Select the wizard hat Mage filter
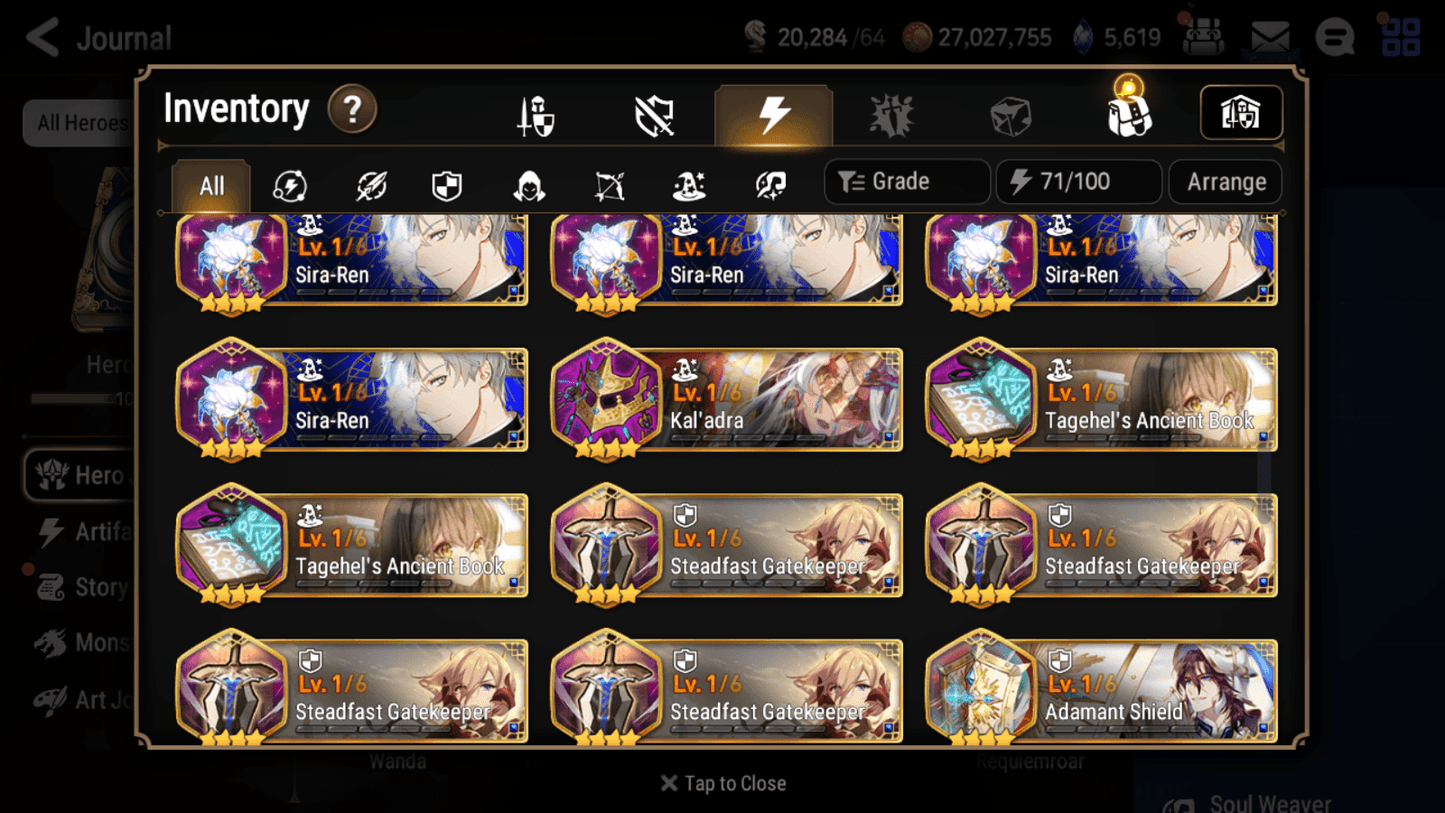This screenshot has width=1445, height=813. (x=688, y=182)
